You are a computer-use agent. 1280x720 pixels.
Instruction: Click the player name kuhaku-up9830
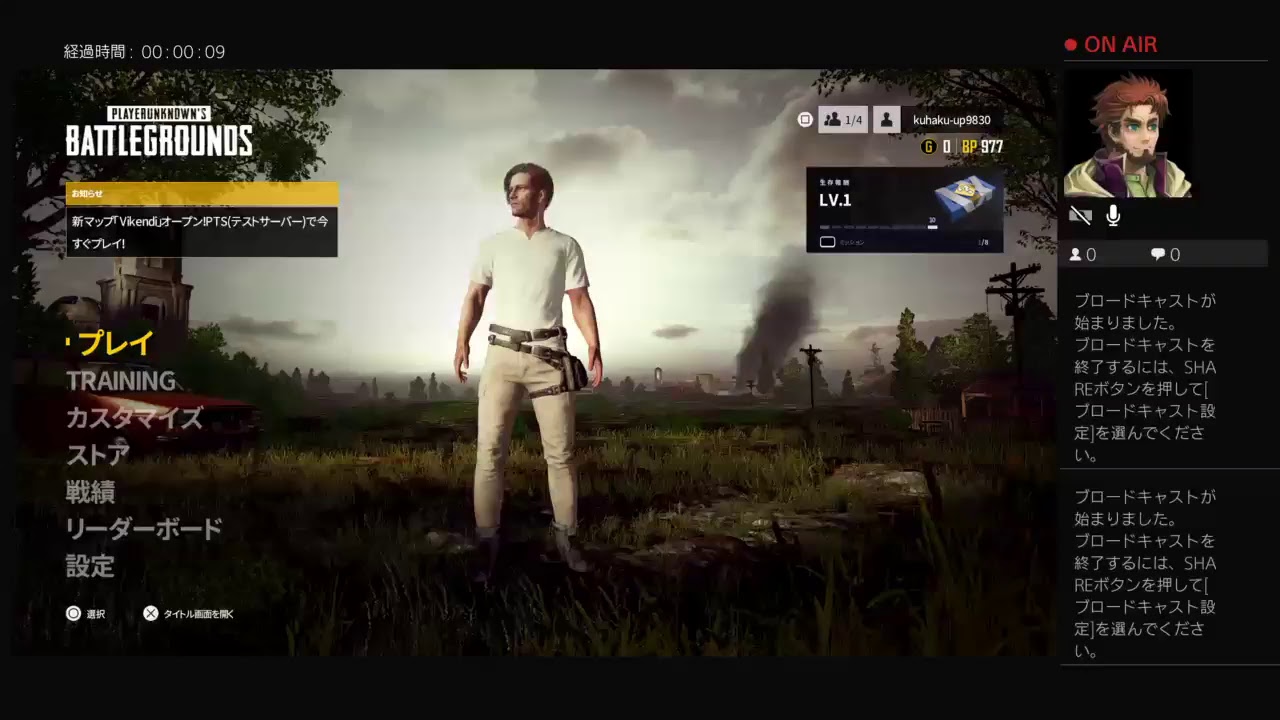coord(950,119)
